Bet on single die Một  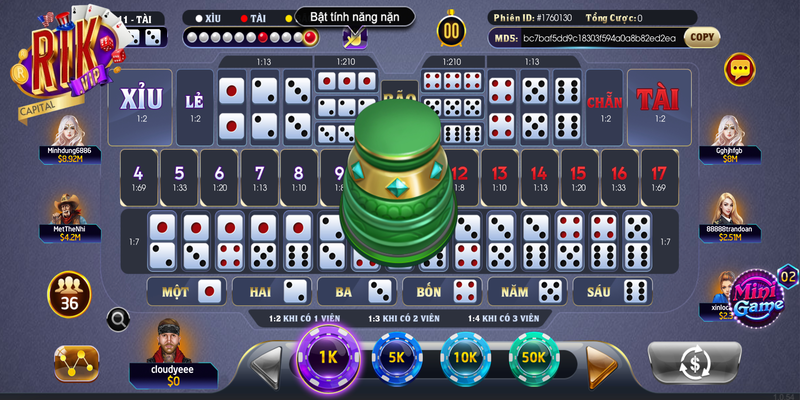click(185, 291)
